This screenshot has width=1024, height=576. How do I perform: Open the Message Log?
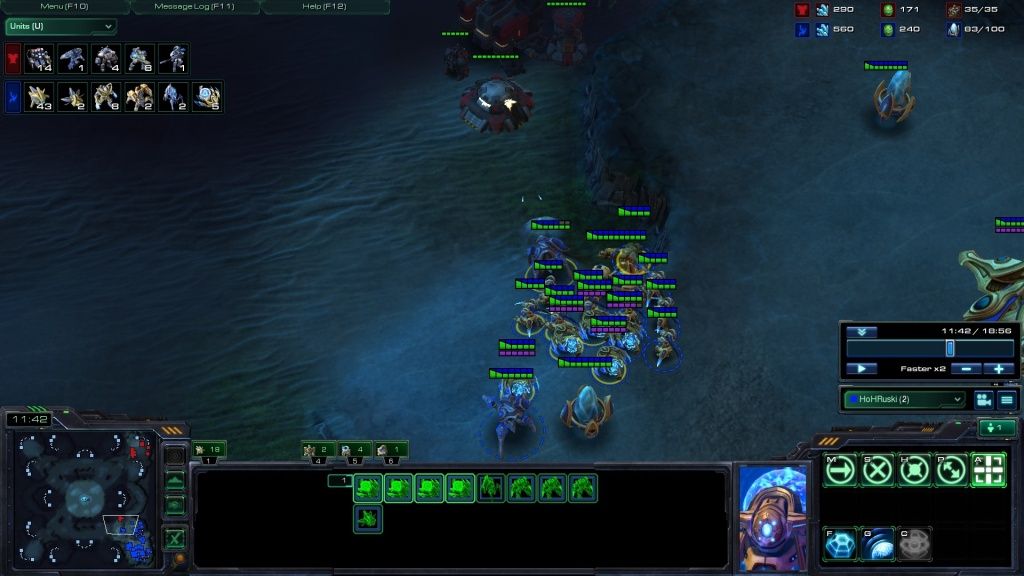pos(194,7)
